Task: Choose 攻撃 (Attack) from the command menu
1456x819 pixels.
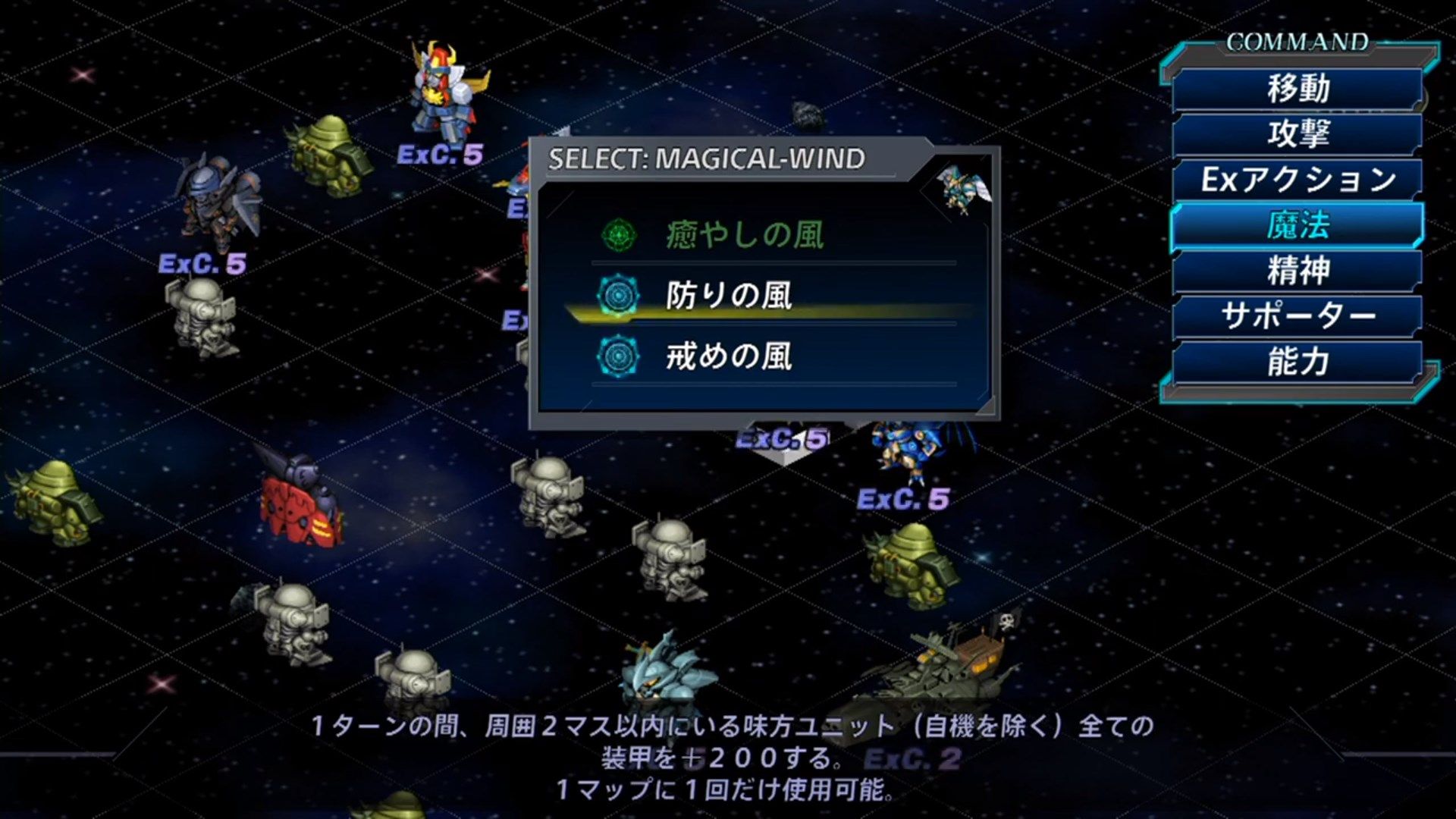Action: point(1297,133)
